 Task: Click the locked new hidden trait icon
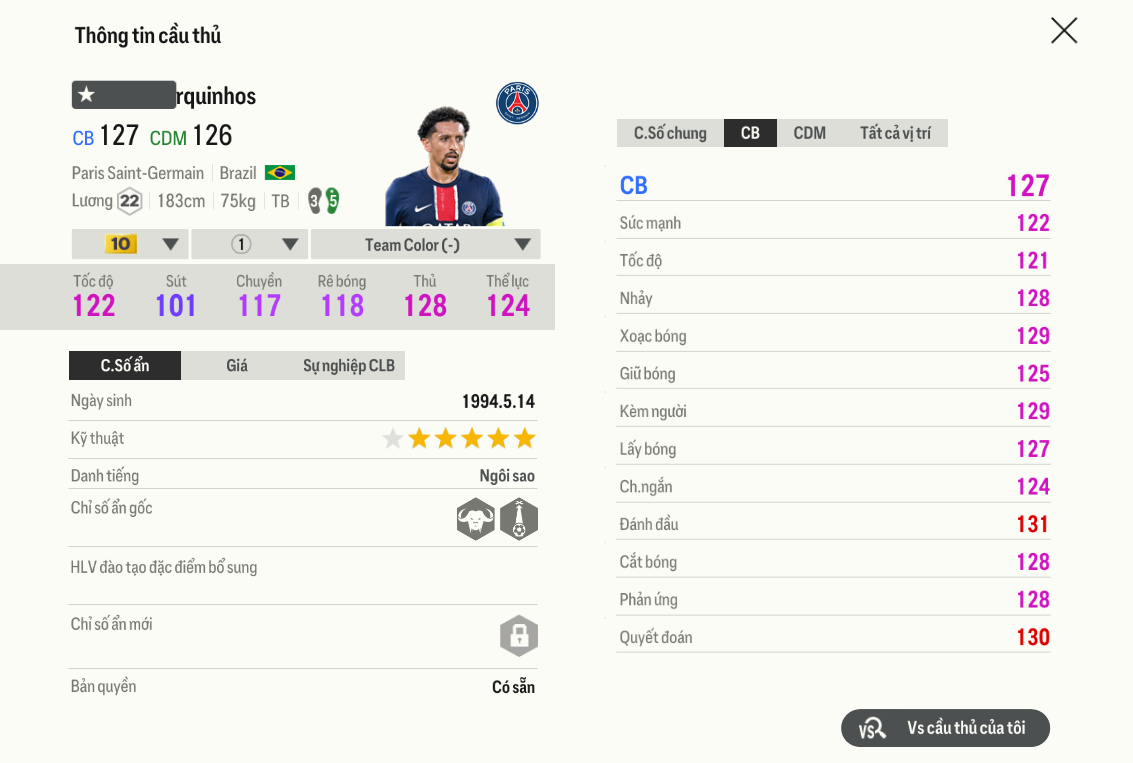[519, 636]
